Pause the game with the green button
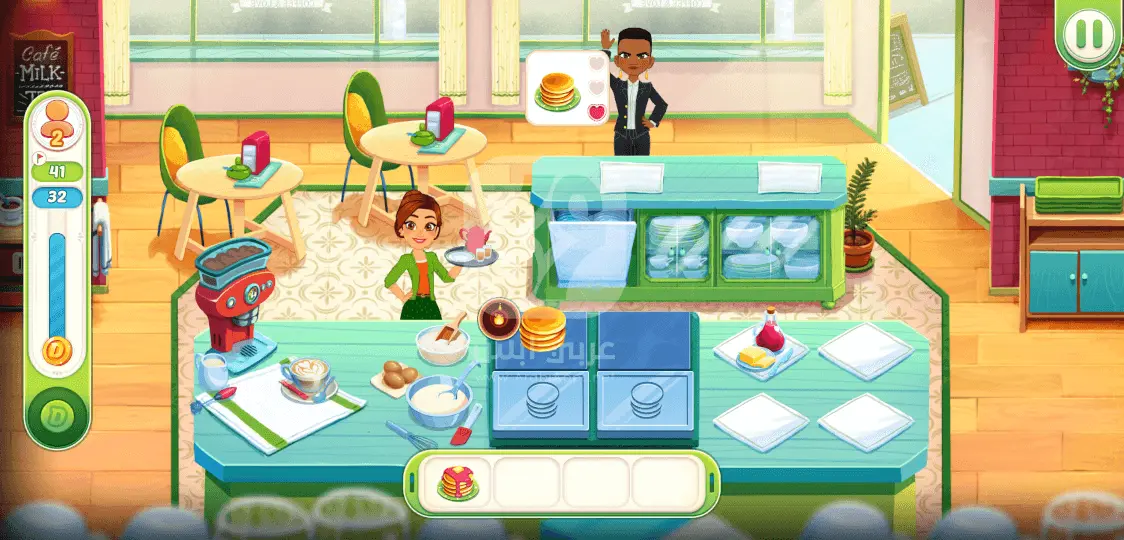Screen dimensions: 1124x540 [x=1089, y=35]
